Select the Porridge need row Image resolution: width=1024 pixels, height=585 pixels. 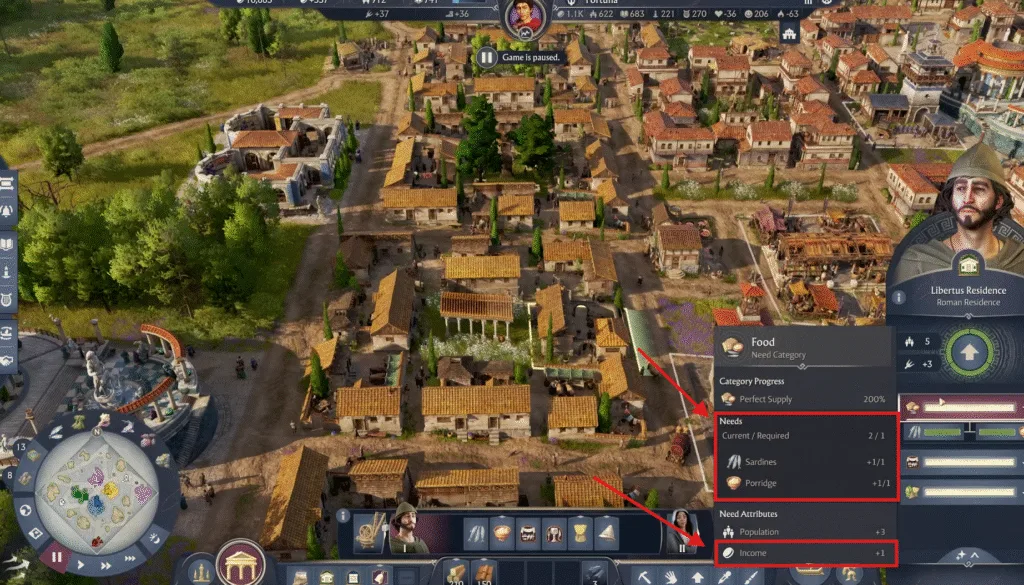click(x=805, y=483)
